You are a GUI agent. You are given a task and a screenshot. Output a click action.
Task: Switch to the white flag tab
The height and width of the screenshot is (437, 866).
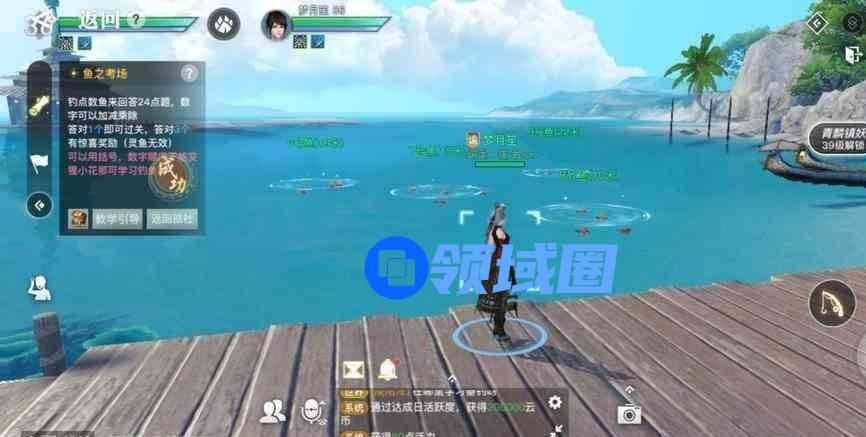click(x=39, y=162)
